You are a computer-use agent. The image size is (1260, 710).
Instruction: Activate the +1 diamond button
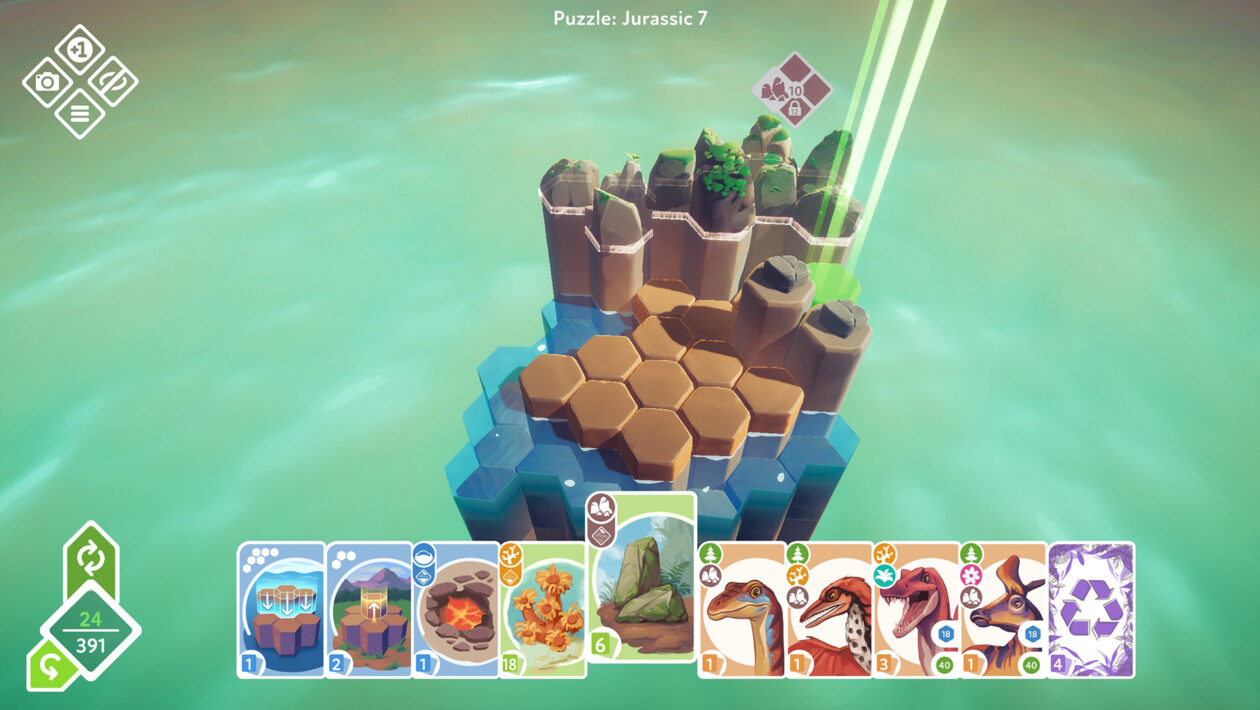[x=80, y=49]
